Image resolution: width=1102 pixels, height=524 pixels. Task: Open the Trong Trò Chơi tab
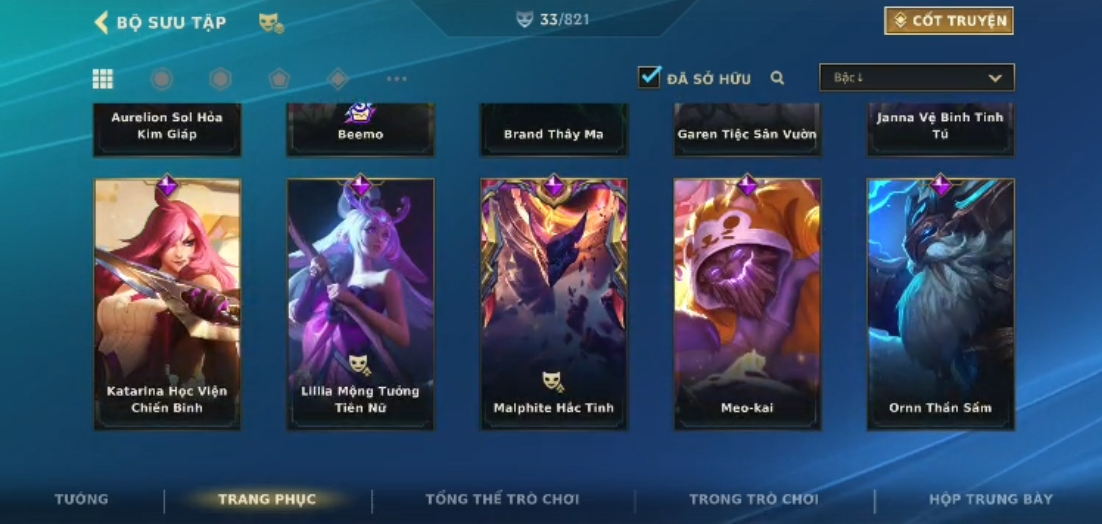click(753, 499)
